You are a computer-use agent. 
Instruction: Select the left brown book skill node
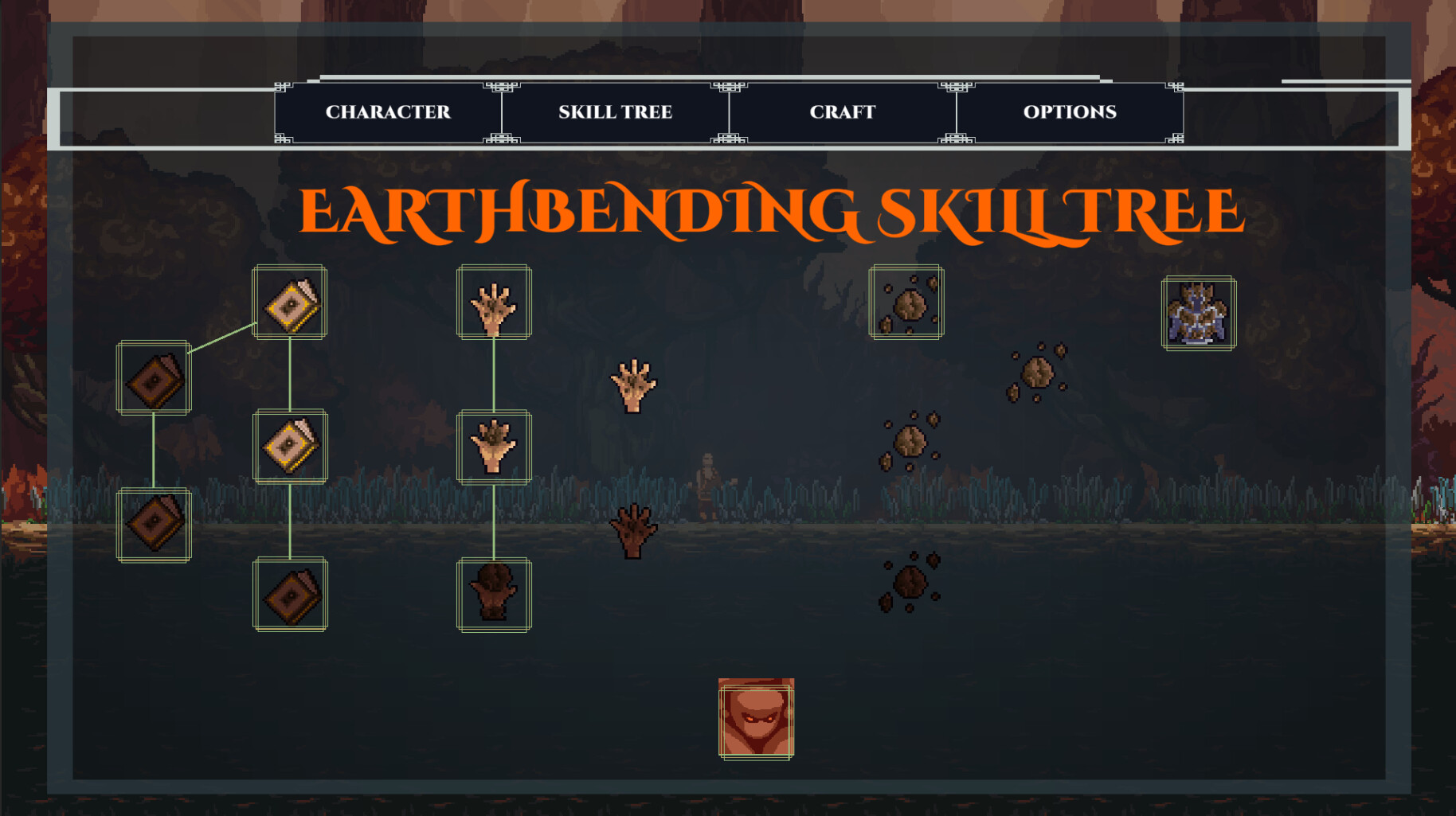(154, 378)
